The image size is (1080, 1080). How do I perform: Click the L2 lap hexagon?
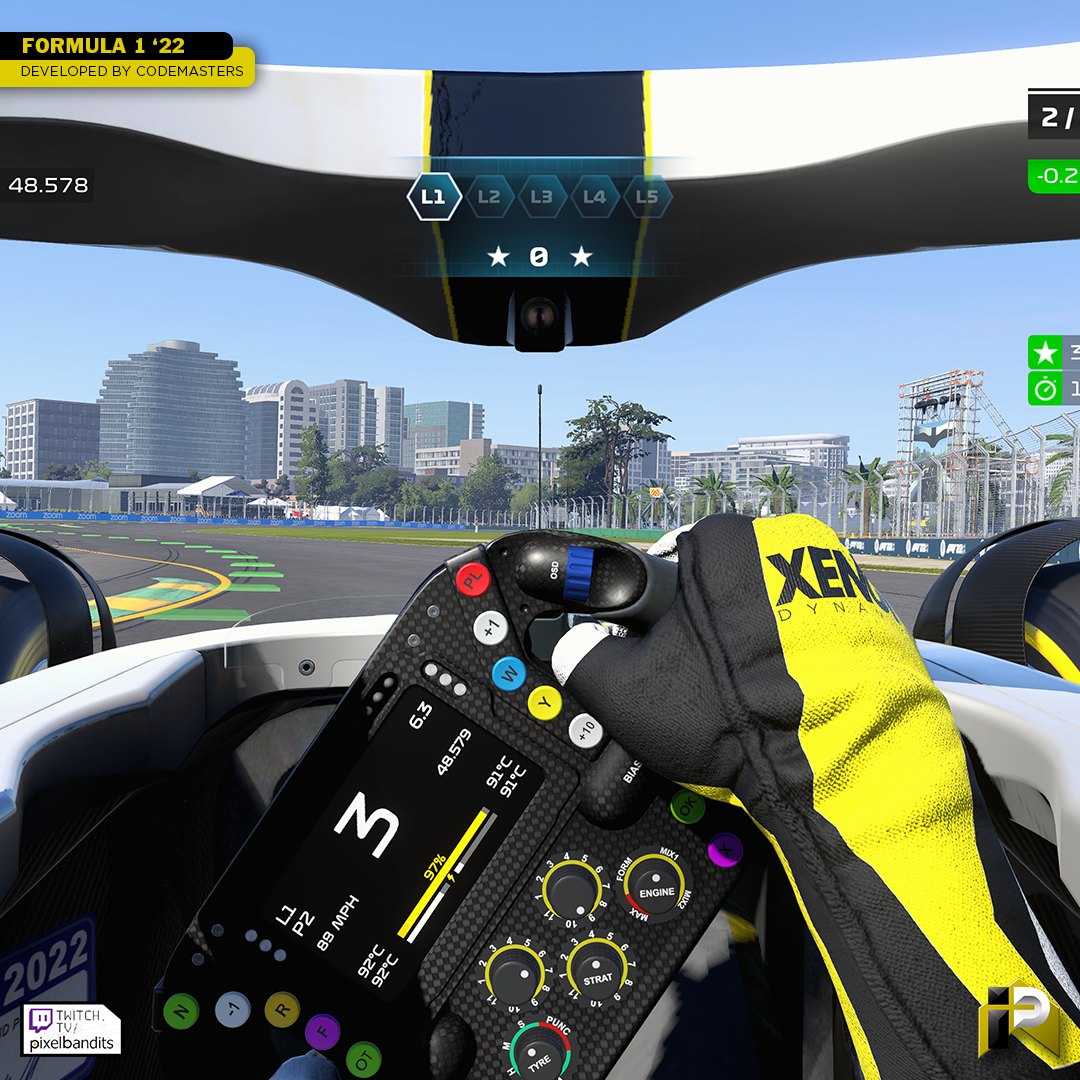[x=488, y=197]
